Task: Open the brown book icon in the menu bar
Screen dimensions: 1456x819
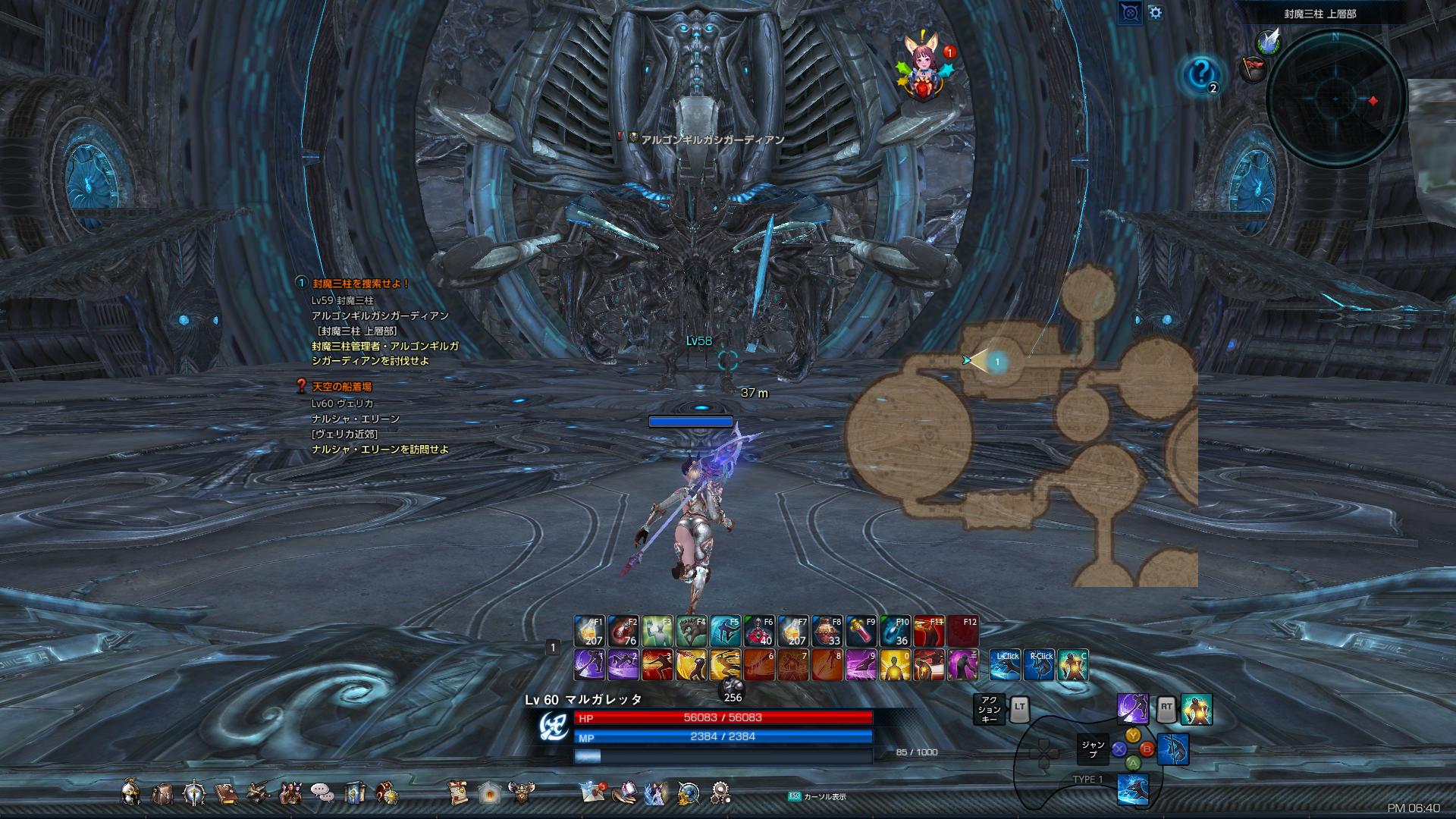Action: [x=225, y=793]
